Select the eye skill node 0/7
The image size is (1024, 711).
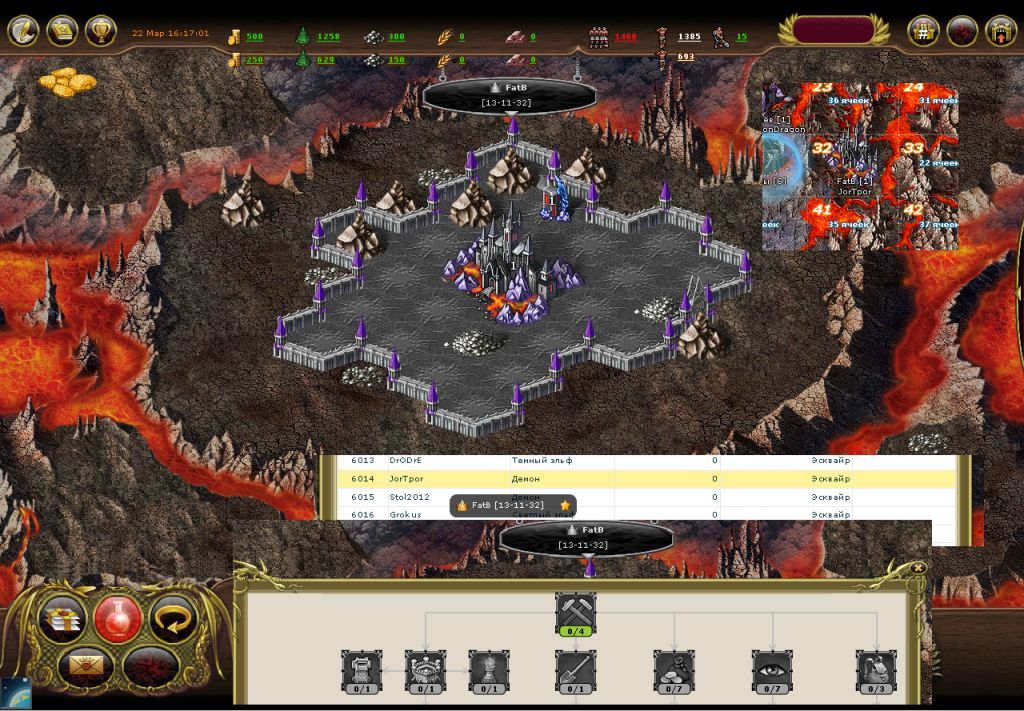(772, 671)
